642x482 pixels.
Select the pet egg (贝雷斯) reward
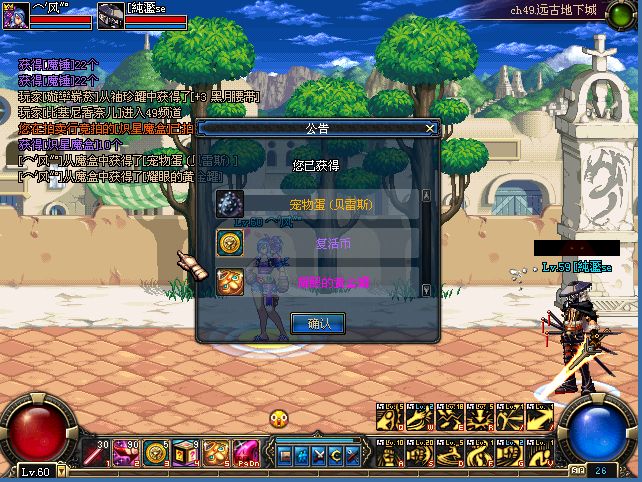click(231, 204)
